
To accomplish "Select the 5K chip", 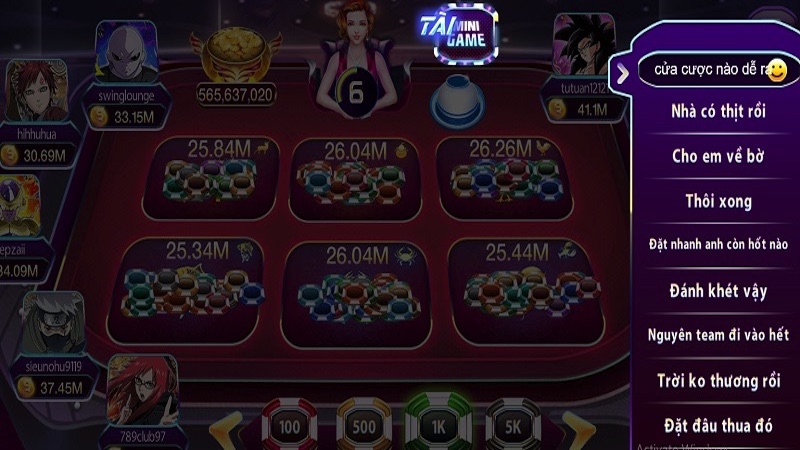I will pyautogui.click(x=513, y=426).
